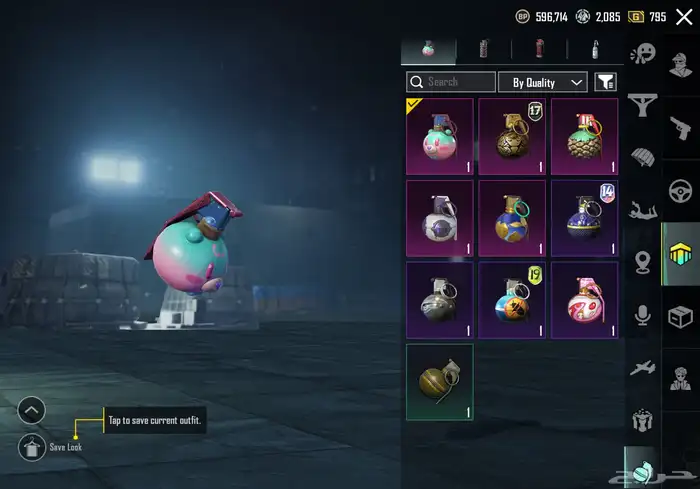
Task: Open the By Quality sort dropdown
Action: point(548,82)
